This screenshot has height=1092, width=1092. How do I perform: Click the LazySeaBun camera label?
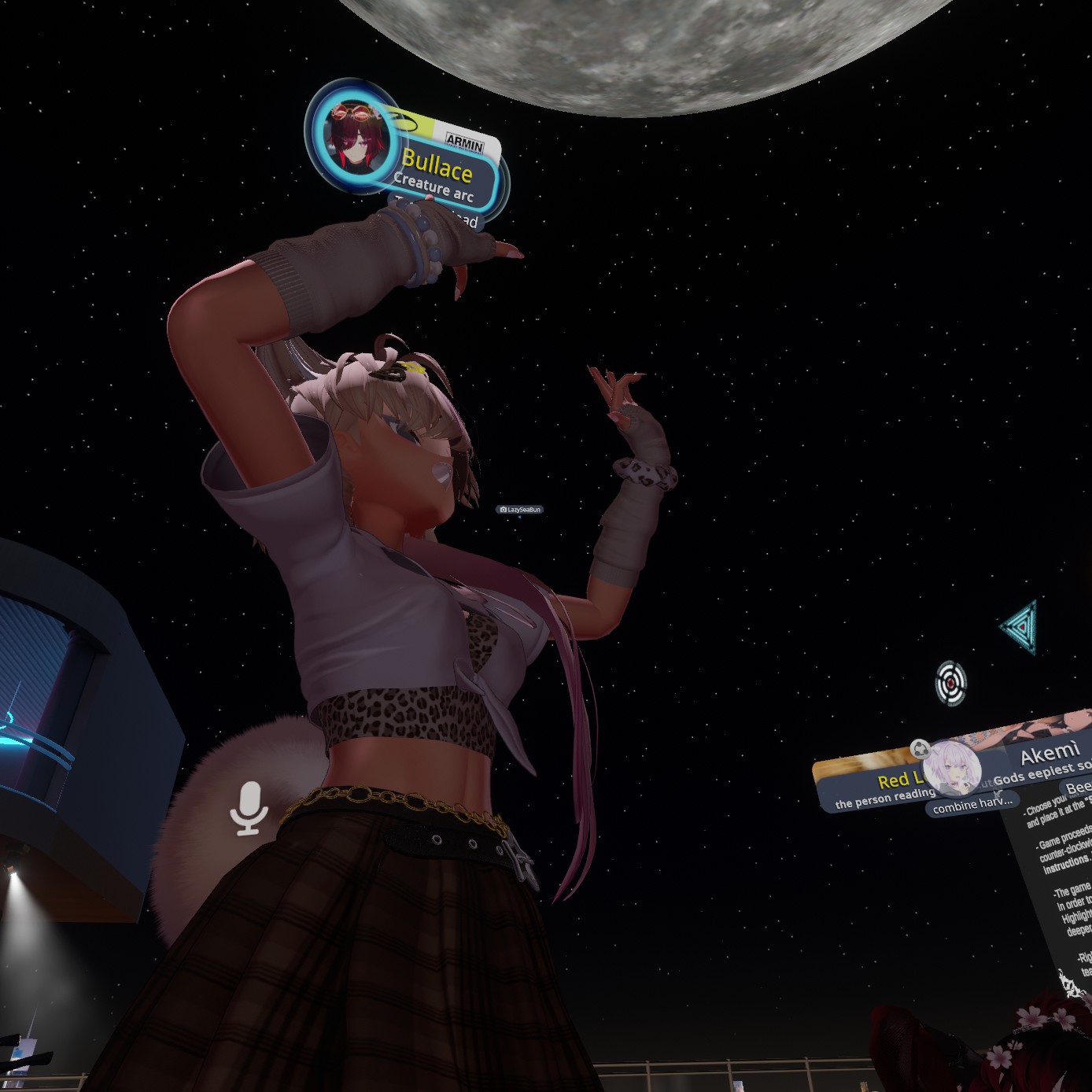coord(520,510)
